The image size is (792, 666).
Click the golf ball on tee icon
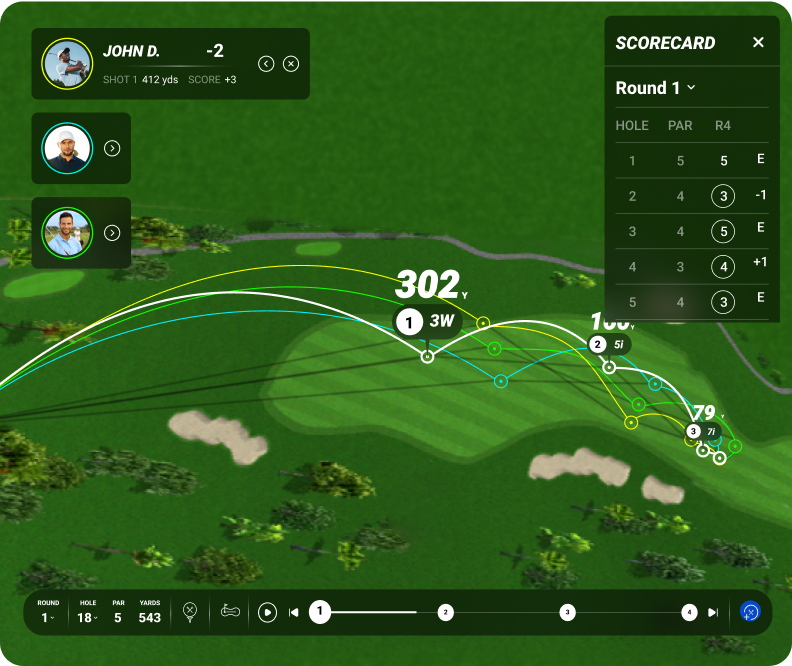click(190, 612)
